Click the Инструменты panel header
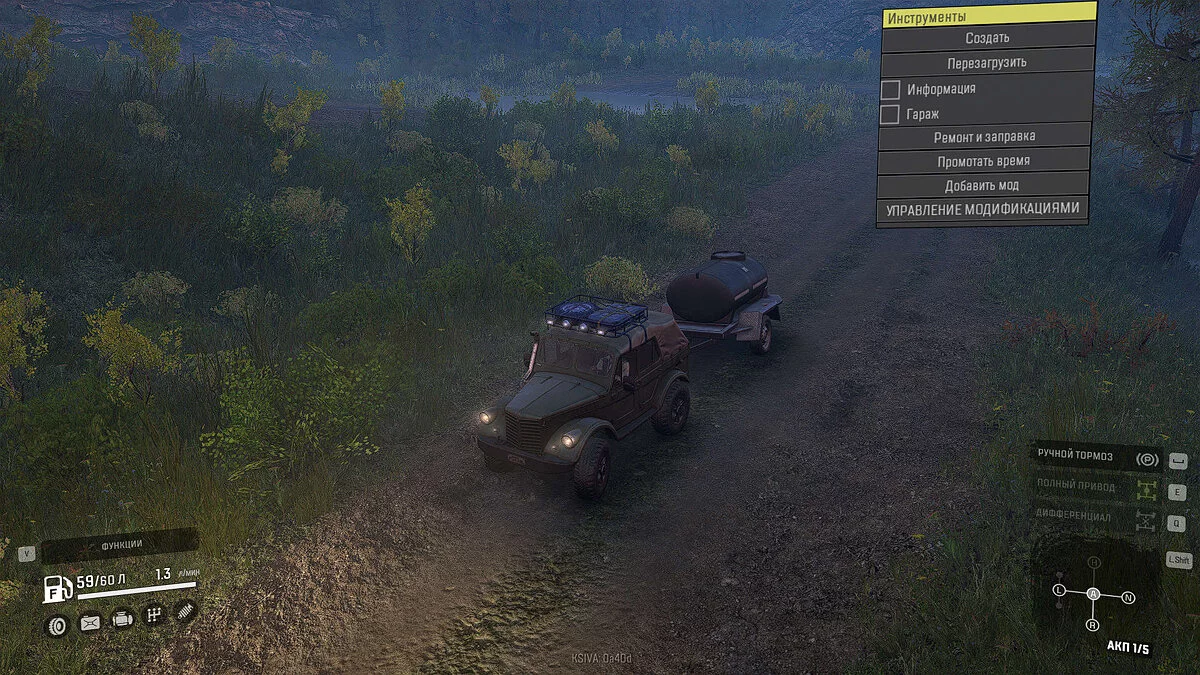The width and height of the screenshot is (1200, 675). (988, 16)
